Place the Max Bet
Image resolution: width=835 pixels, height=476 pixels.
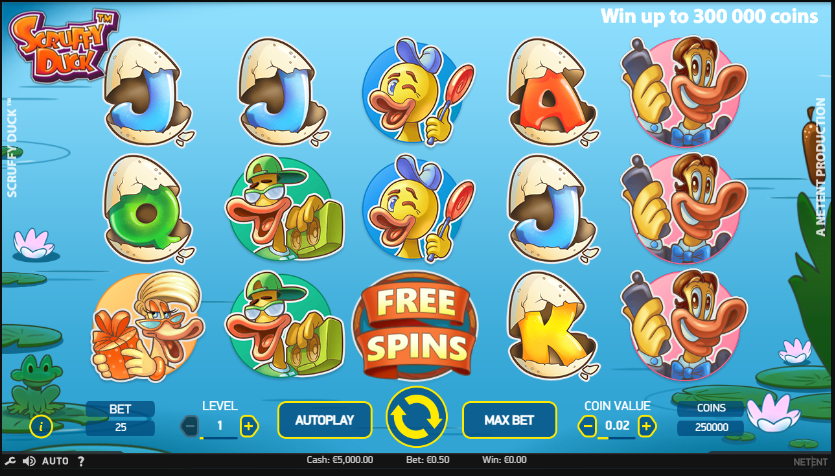pyautogui.click(x=508, y=420)
